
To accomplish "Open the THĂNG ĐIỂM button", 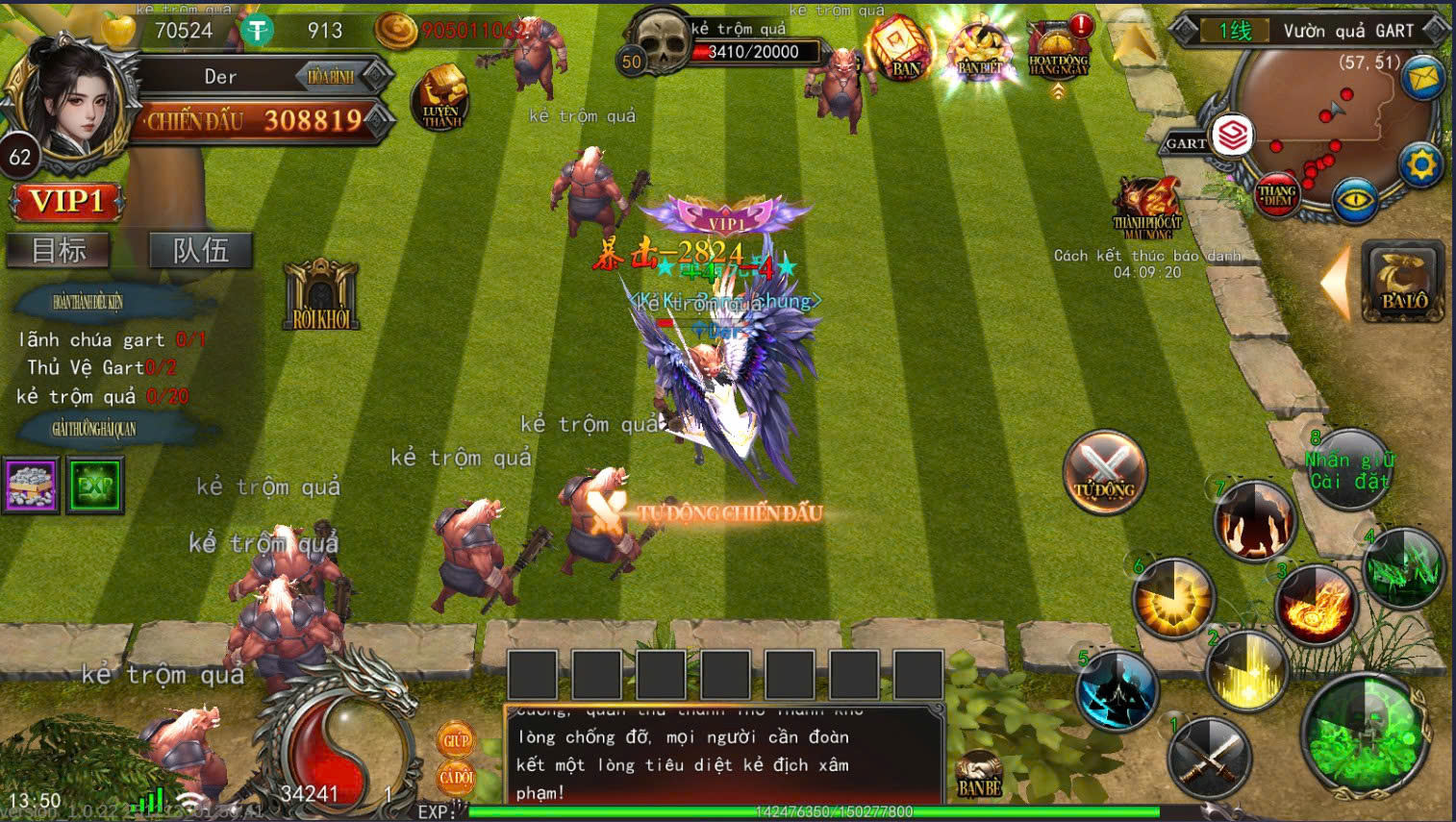I will (x=1277, y=196).
